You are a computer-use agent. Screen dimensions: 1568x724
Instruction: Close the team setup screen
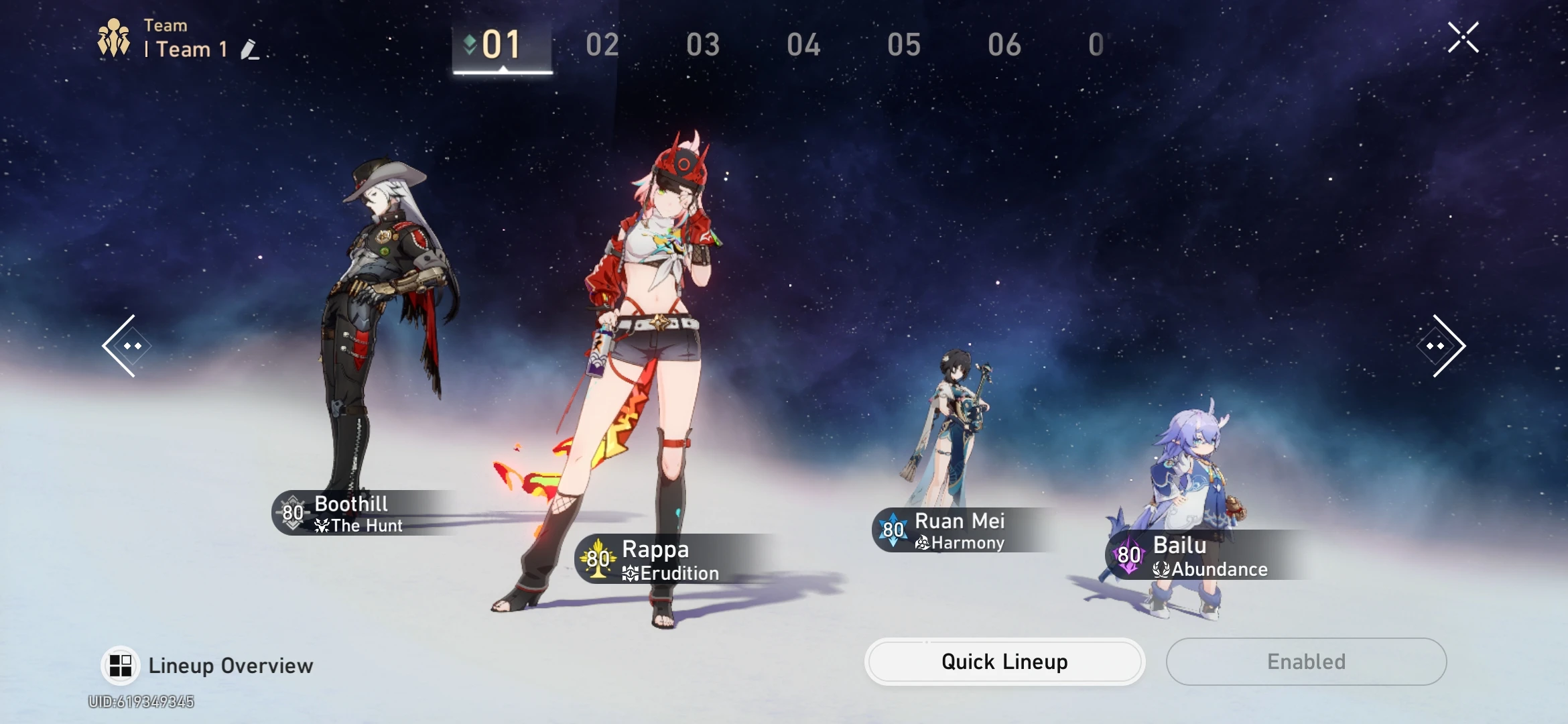(1463, 37)
